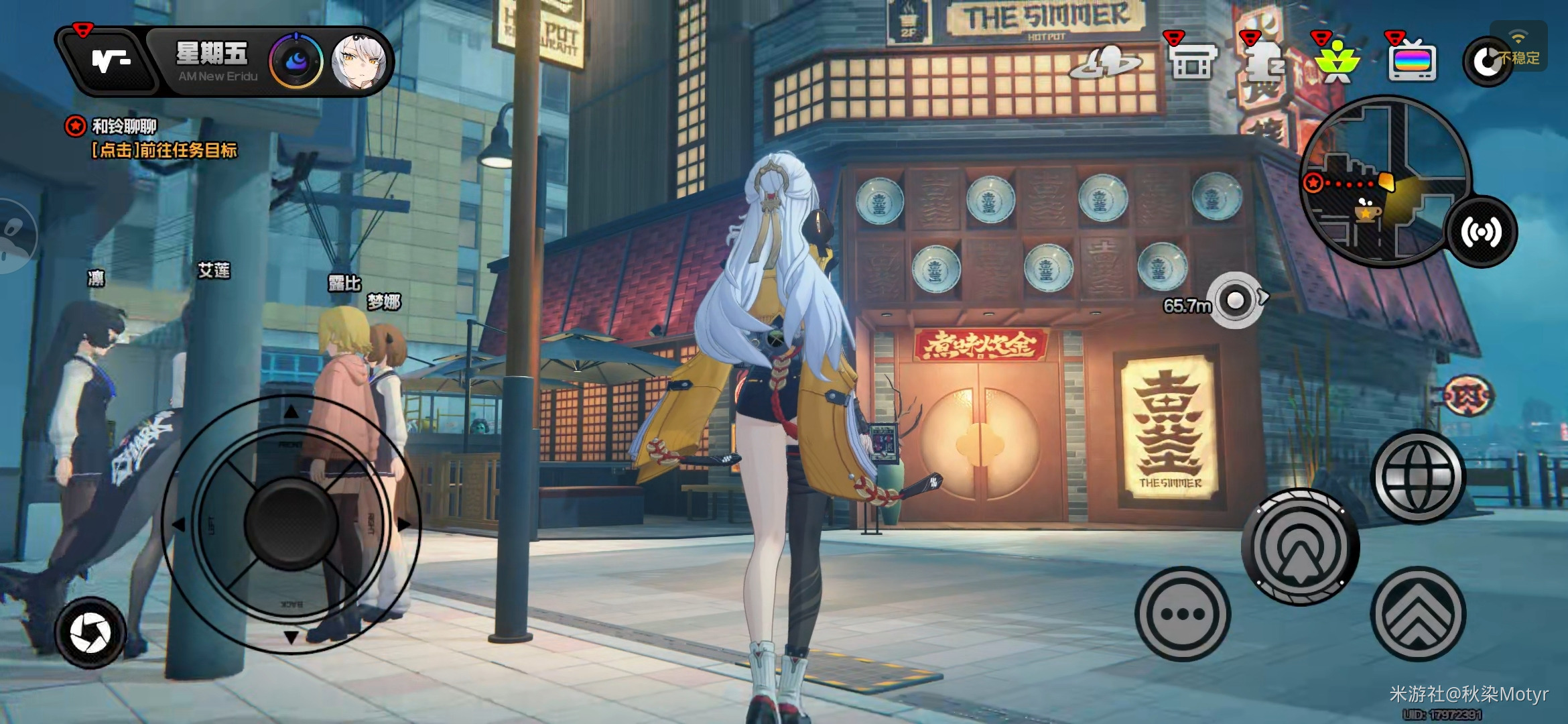
Task: Open the white-haired character avatar portrait
Action: [x=358, y=62]
